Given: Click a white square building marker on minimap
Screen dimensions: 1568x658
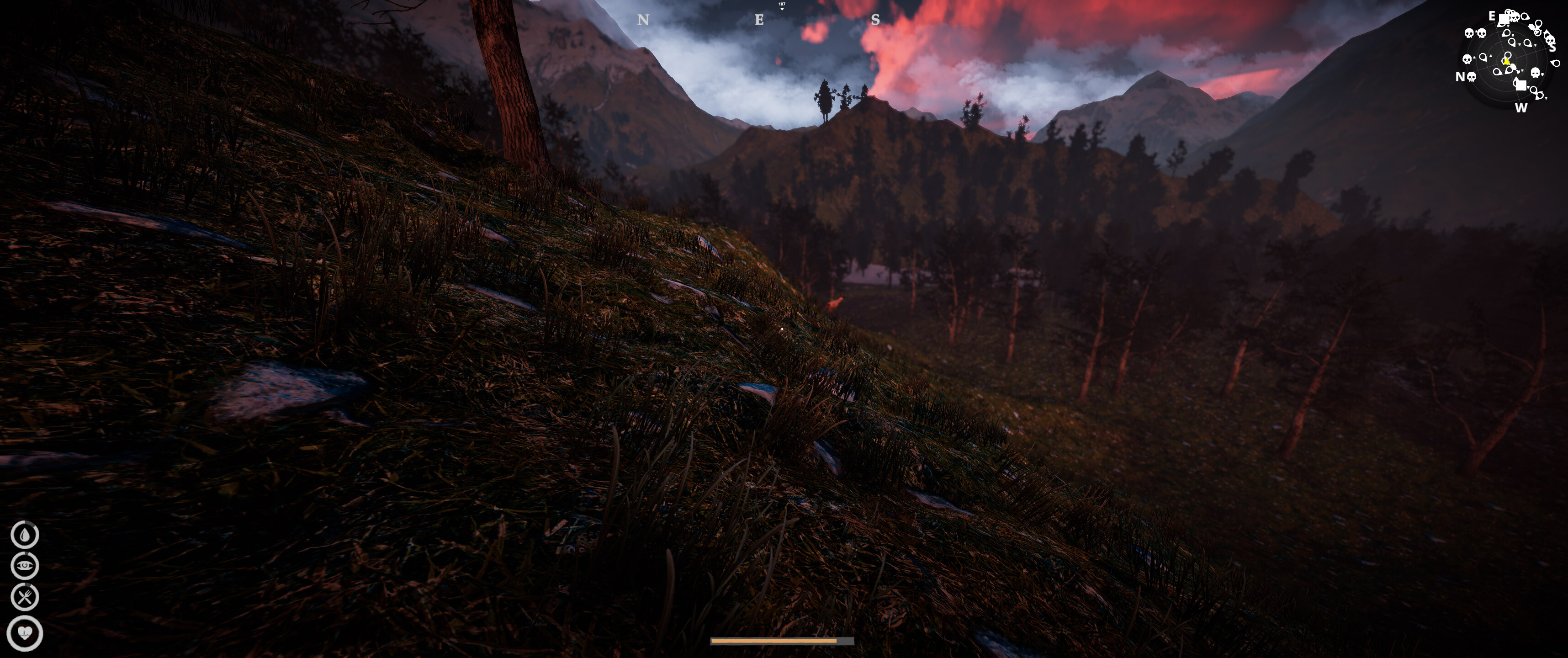Looking at the screenshot, I should (x=1504, y=18).
